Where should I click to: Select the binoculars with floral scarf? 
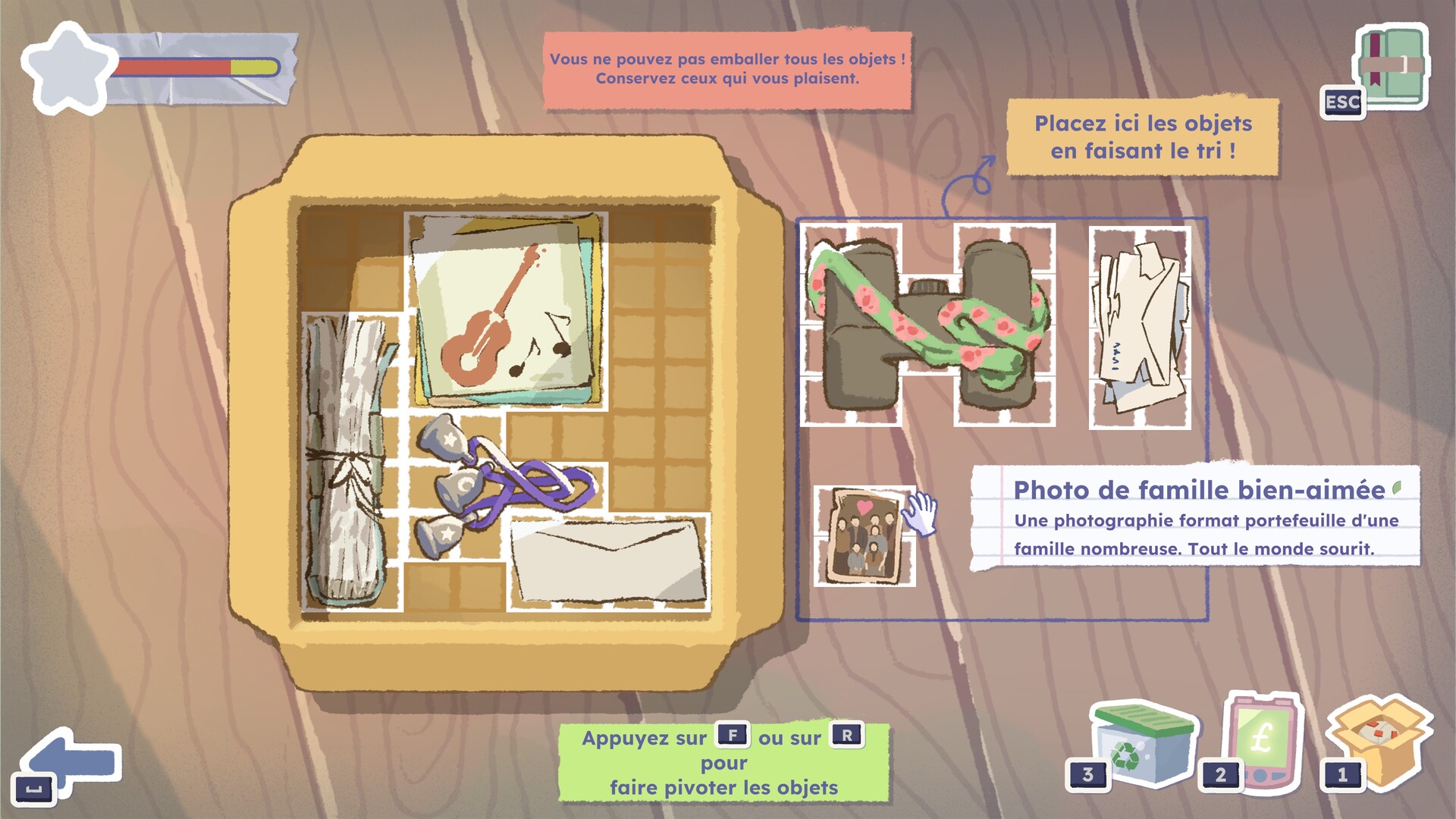pos(928,325)
